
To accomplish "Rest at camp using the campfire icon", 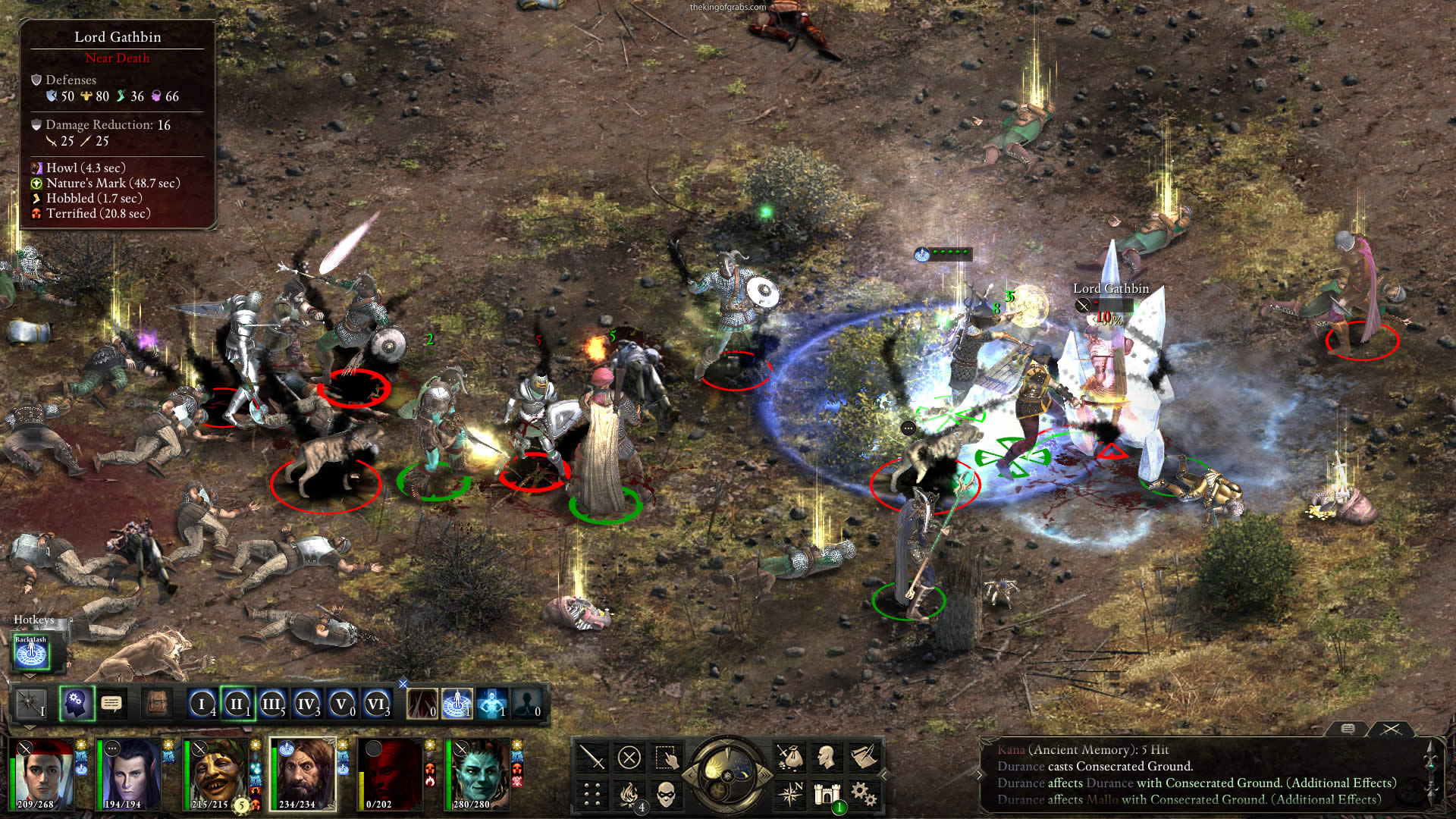I will point(629,794).
